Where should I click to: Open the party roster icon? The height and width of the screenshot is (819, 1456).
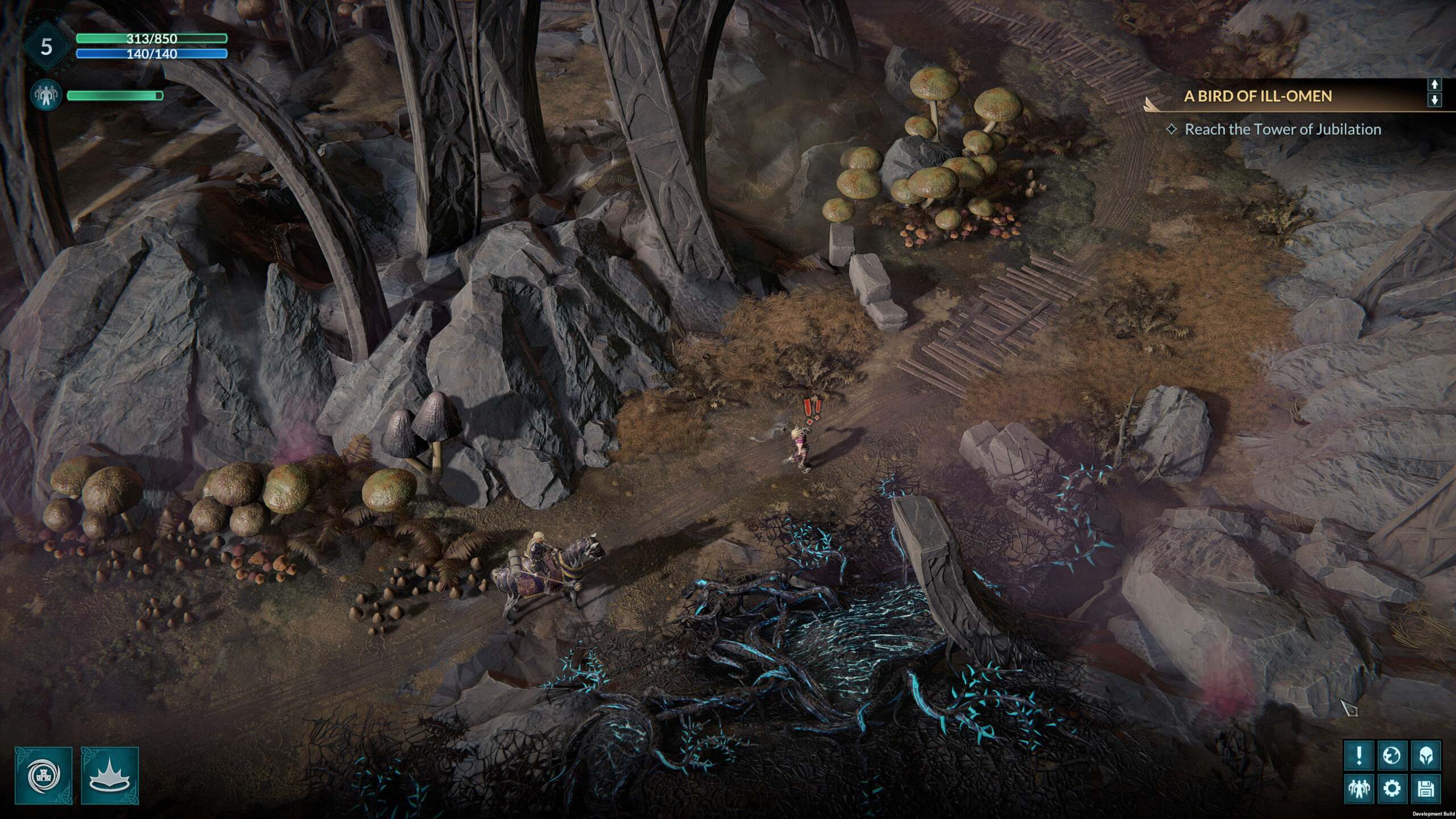coord(1359,789)
